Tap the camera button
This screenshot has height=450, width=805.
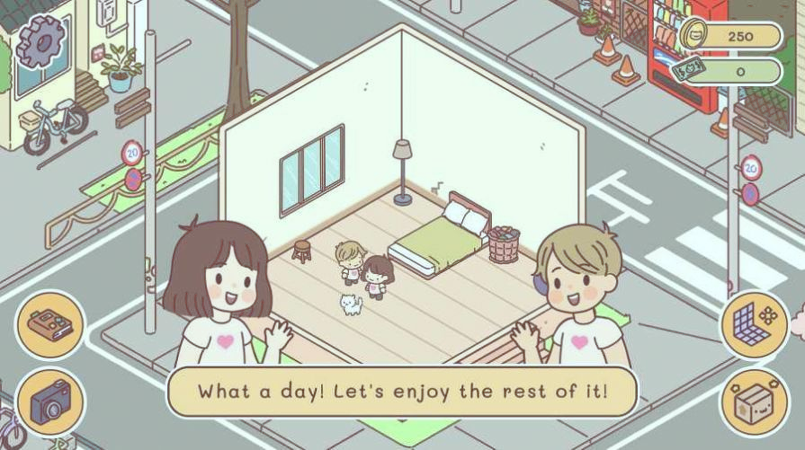point(50,403)
